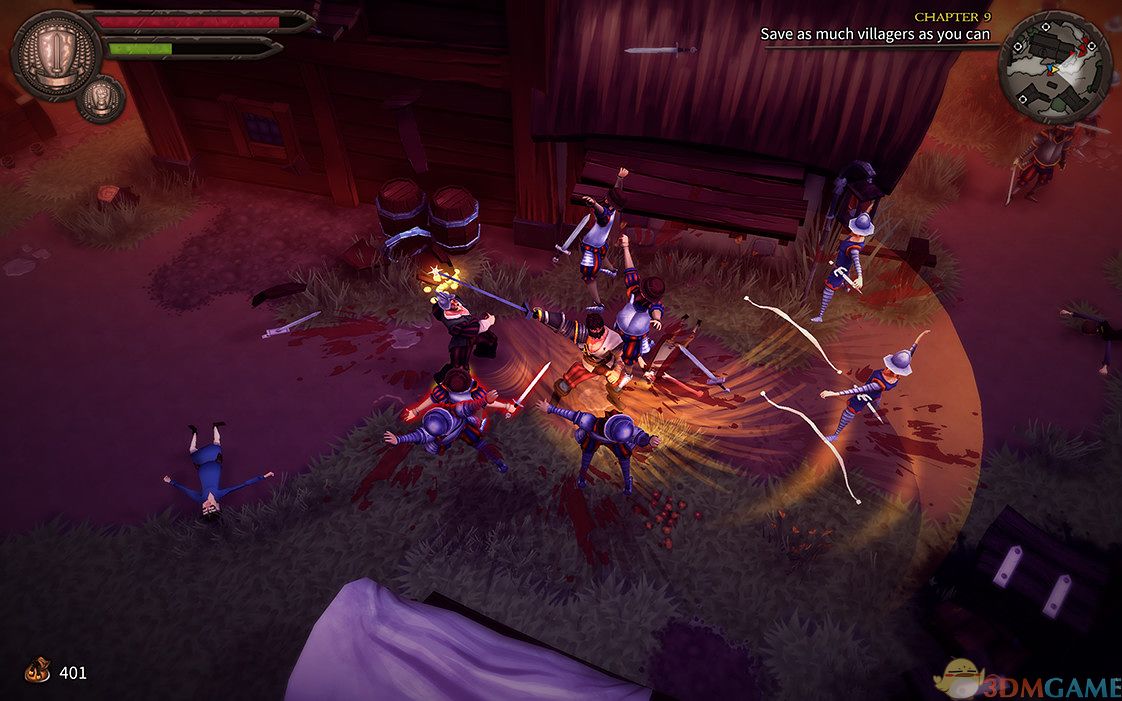Click the "Save as much villagers" objective
Viewport: 1122px width, 701px height.
pyautogui.click(x=875, y=34)
